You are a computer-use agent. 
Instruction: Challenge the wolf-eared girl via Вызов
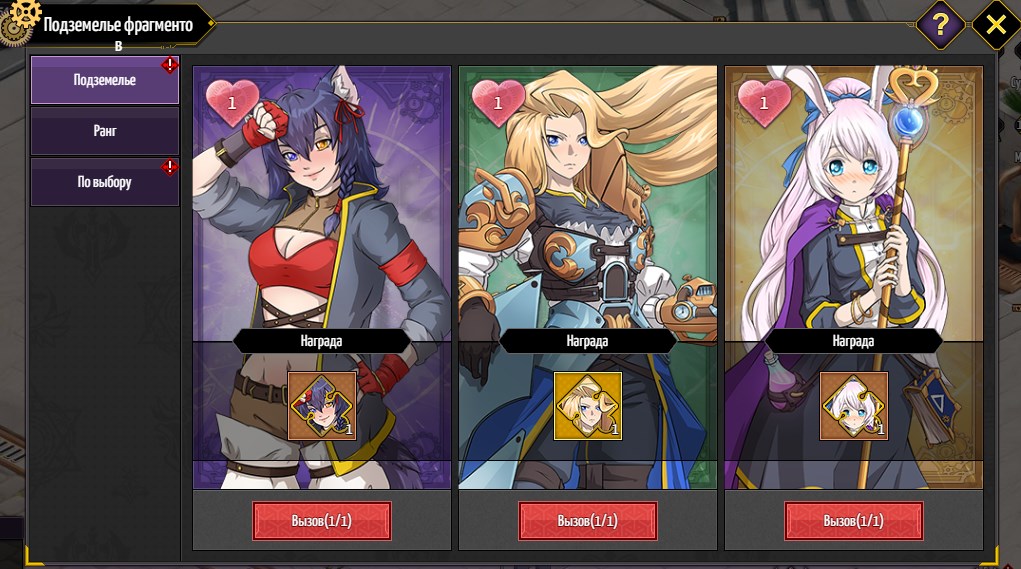pos(321,521)
